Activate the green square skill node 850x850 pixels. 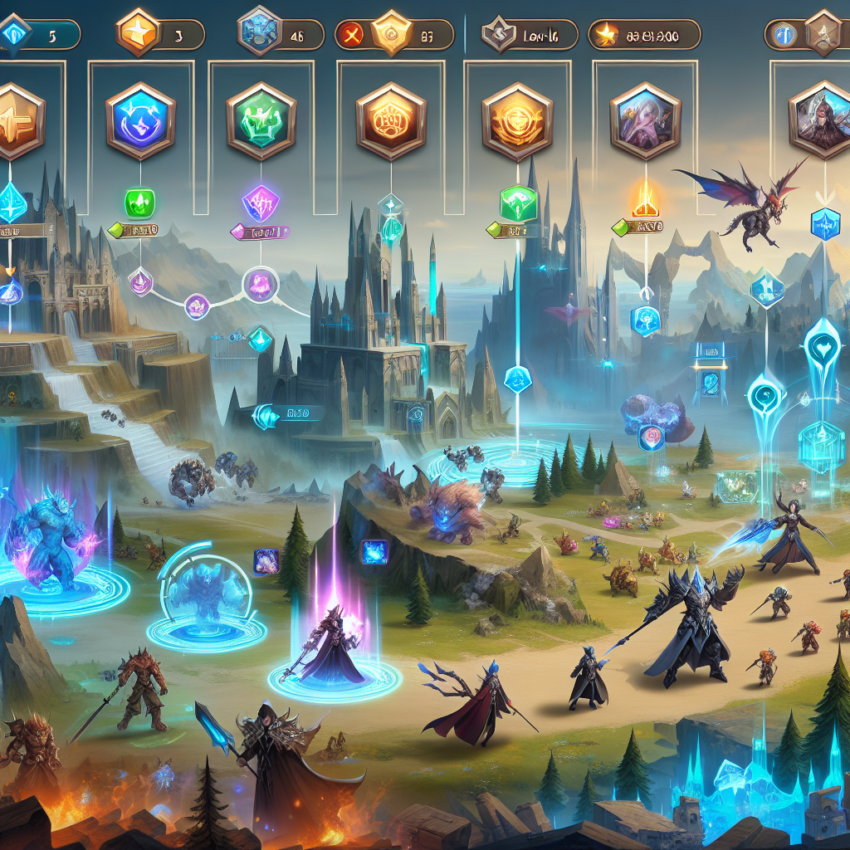click(140, 203)
